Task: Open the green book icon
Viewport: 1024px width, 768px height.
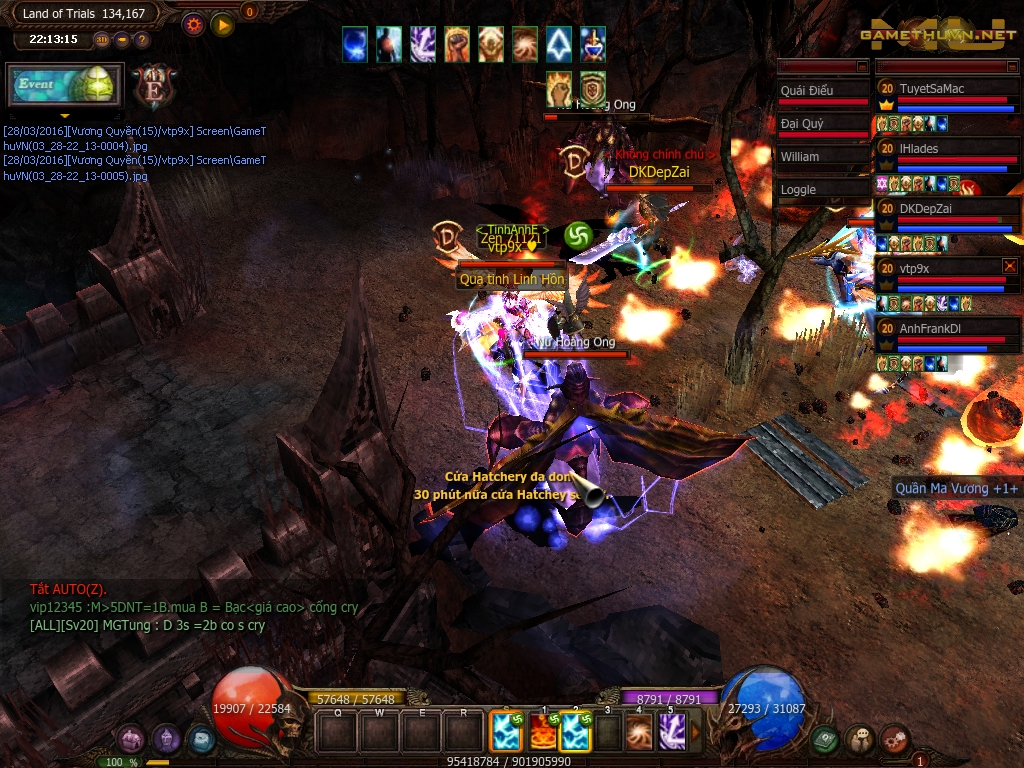Action: tap(825, 739)
